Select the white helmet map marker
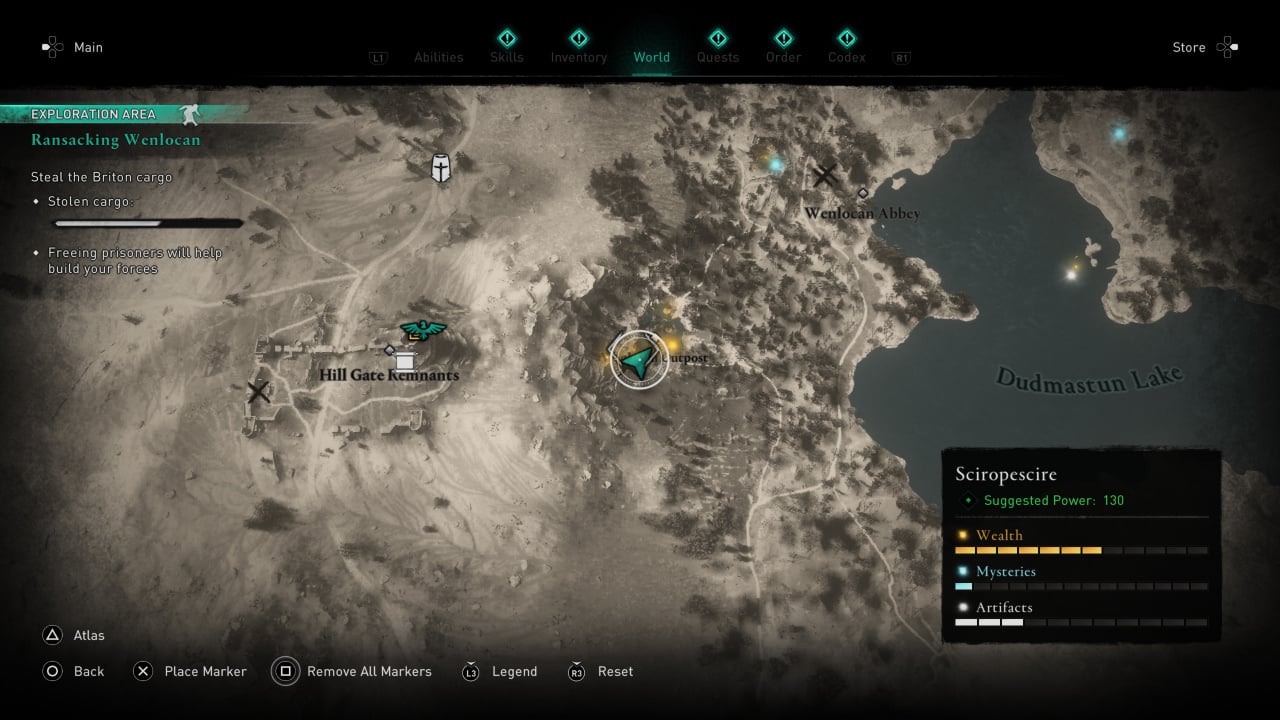This screenshot has height=720, width=1280. [440, 168]
